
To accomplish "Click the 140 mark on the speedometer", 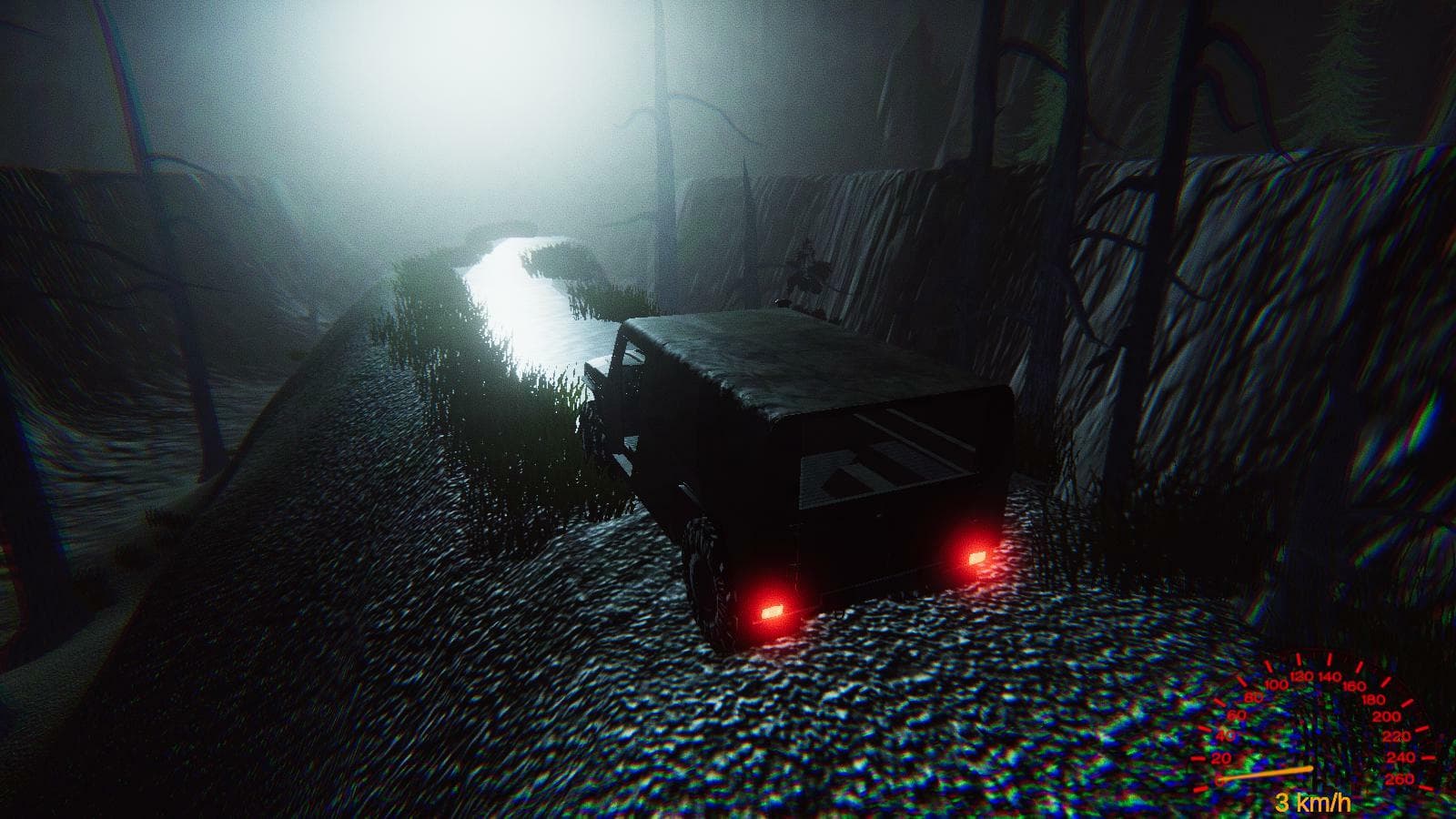I will pyautogui.click(x=1330, y=676).
